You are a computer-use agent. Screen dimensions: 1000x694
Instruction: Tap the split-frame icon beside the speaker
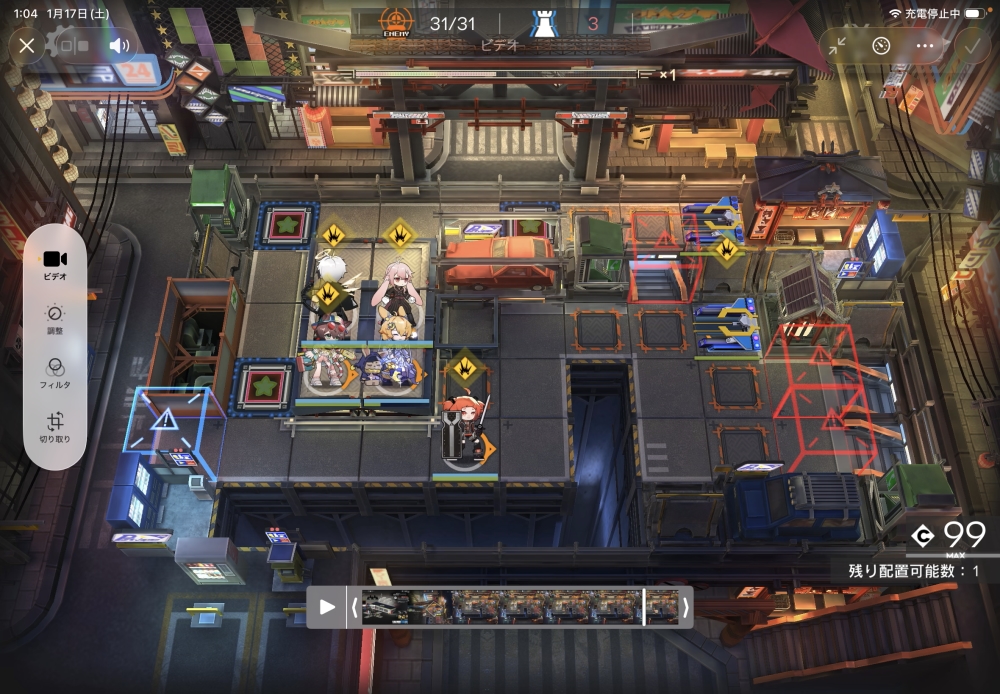click(73, 45)
